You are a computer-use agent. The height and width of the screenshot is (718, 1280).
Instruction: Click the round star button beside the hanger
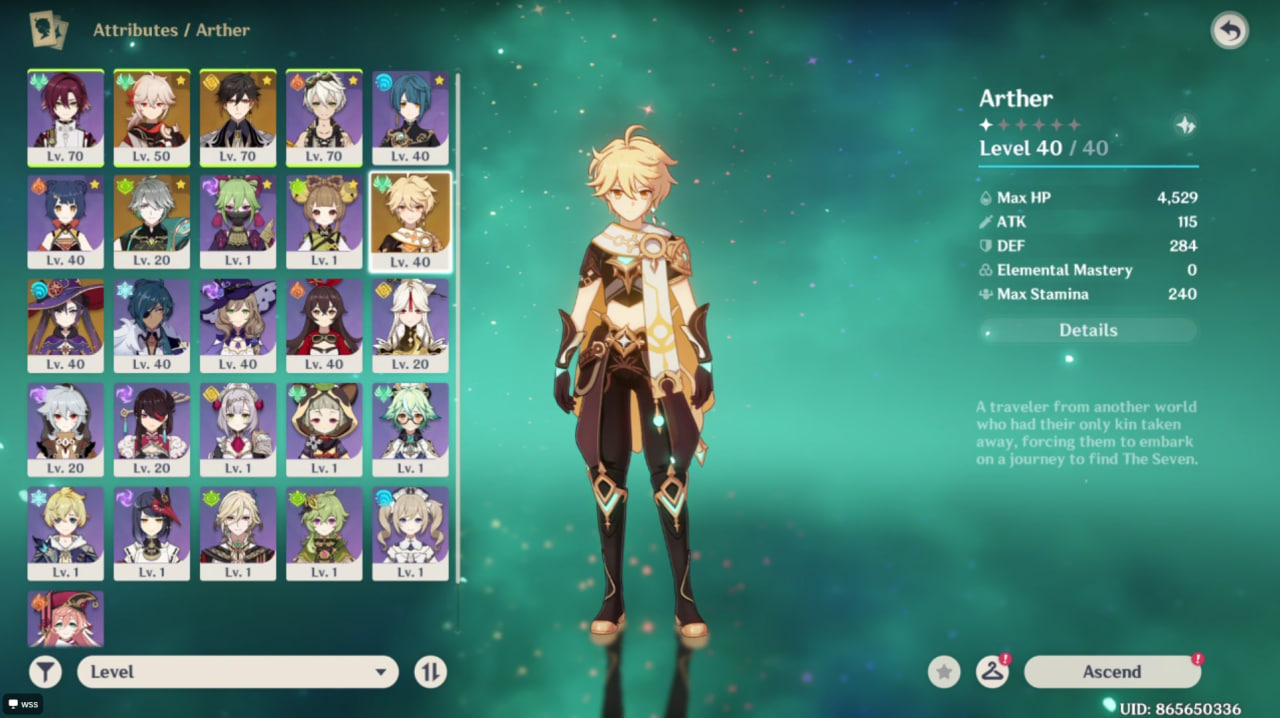click(x=944, y=672)
